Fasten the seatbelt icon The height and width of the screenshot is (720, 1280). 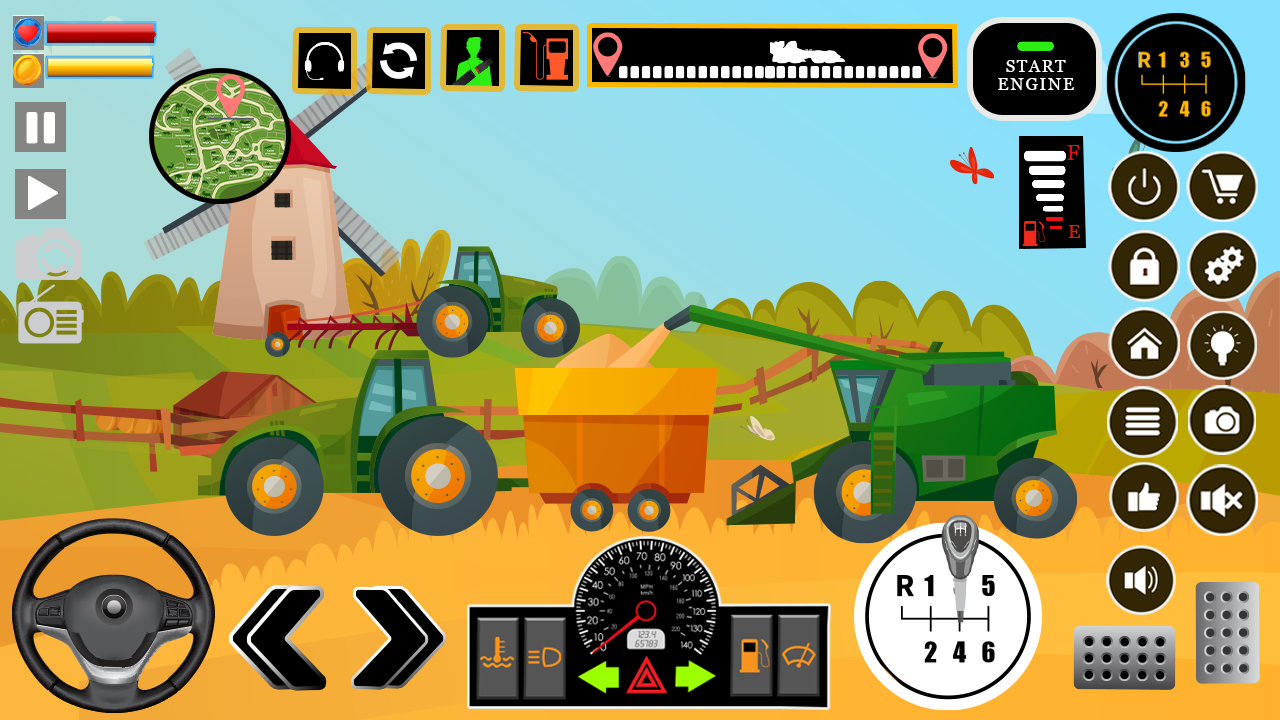(472, 60)
